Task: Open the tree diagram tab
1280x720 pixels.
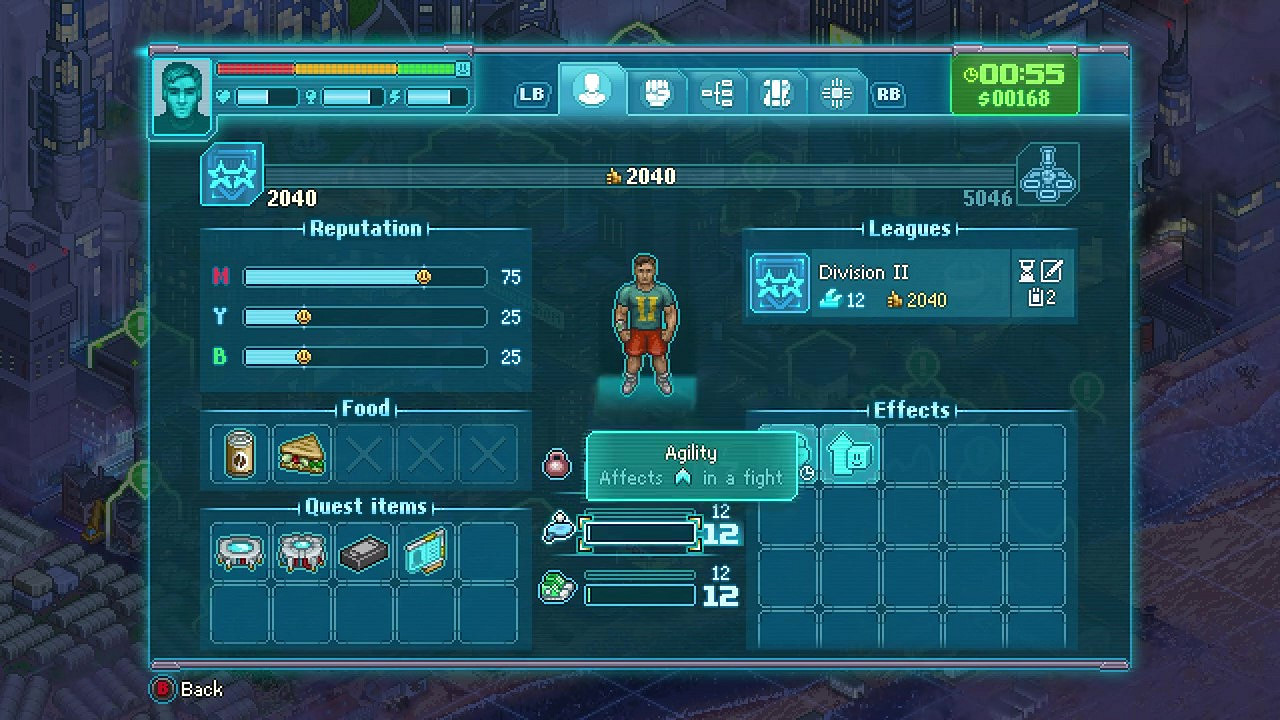Action: click(717, 94)
